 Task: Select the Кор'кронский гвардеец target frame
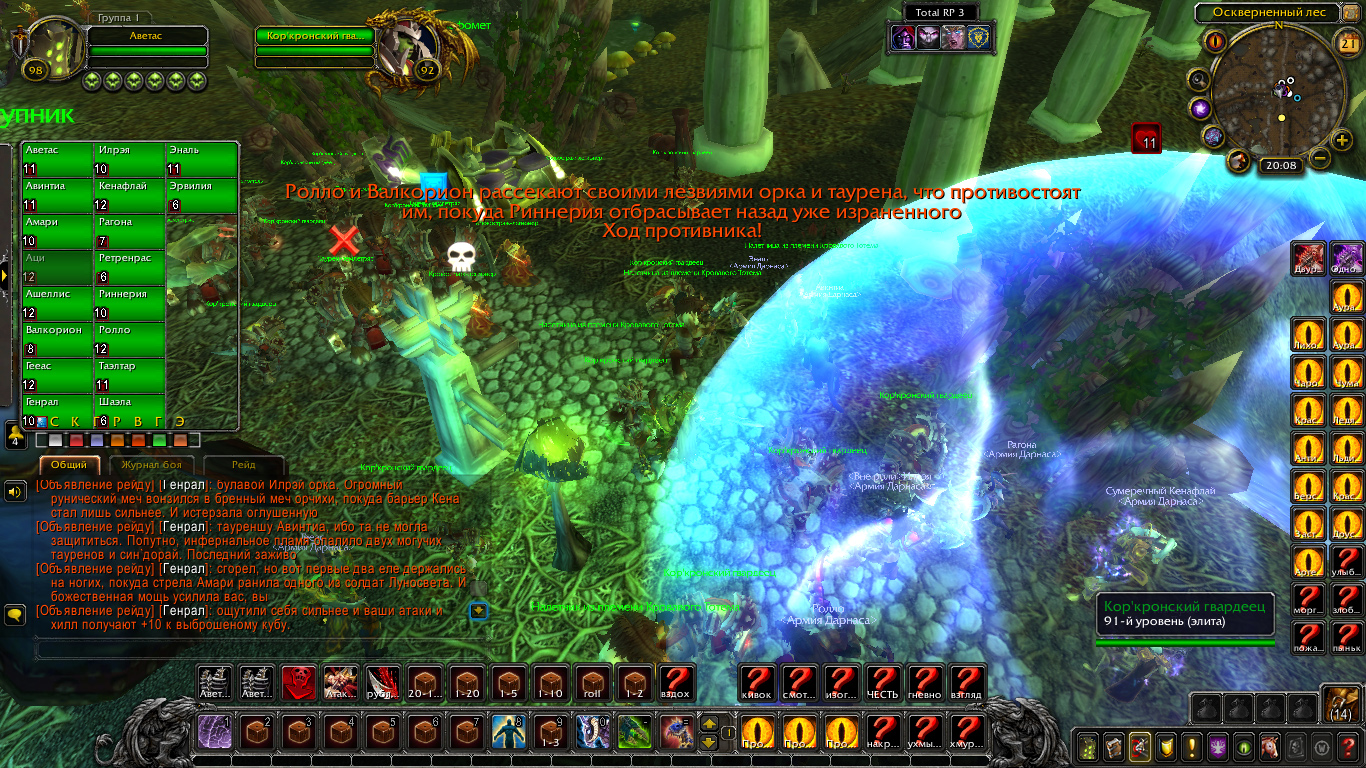314,36
